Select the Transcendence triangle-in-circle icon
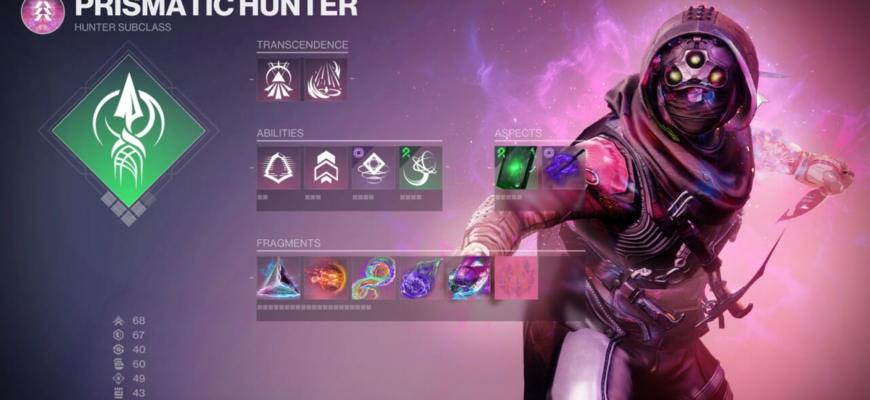Screen dimensions: 870x400 [279, 79]
